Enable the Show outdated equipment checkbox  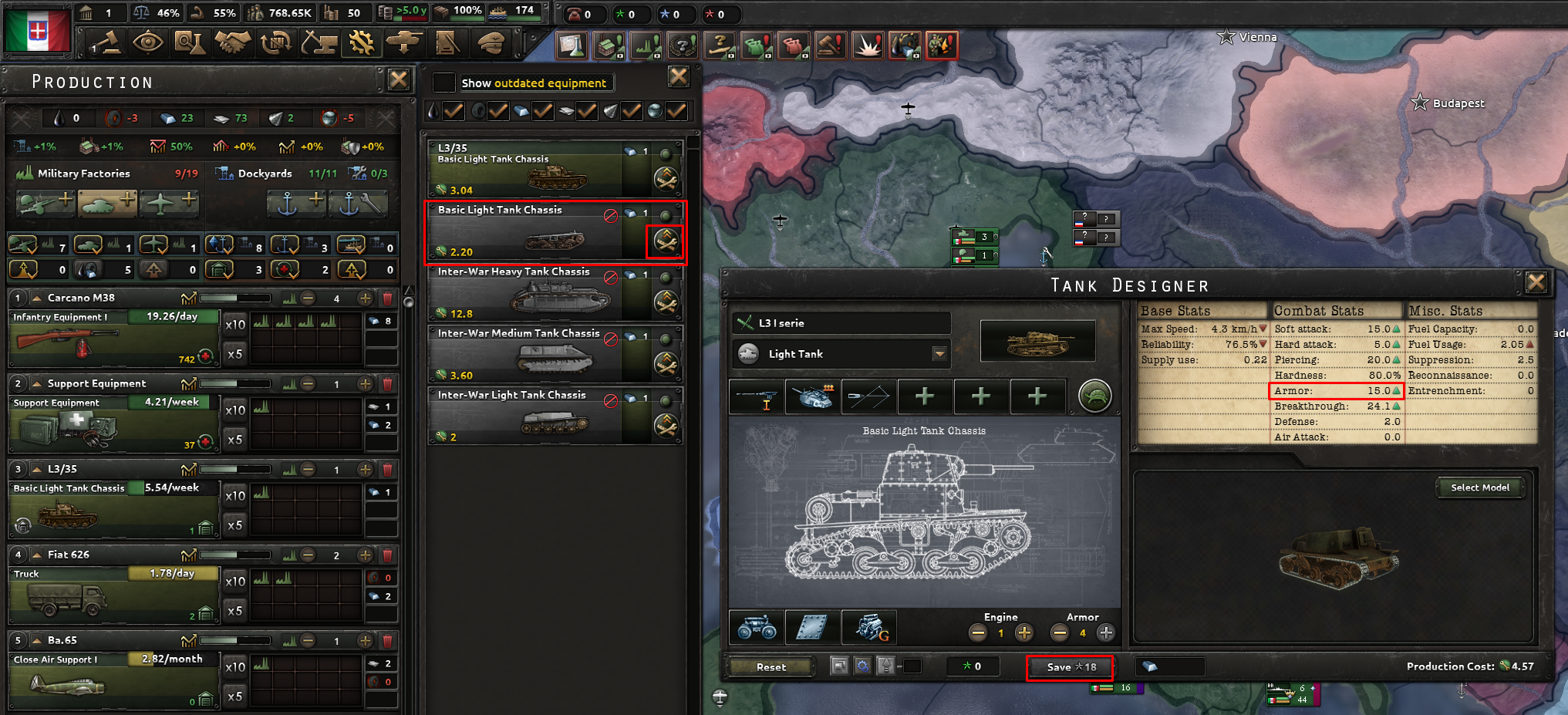[443, 83]
